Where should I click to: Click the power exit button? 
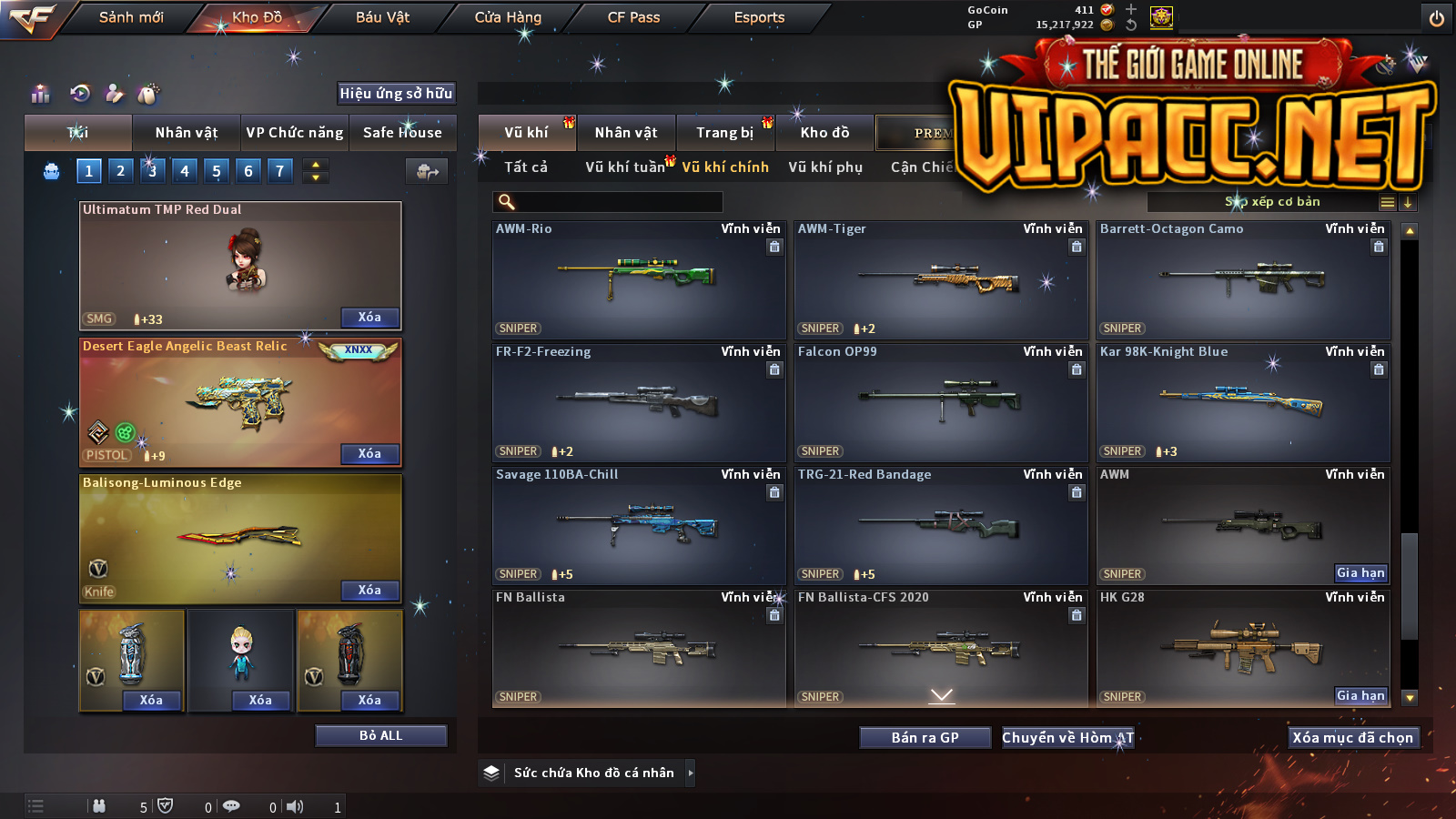pyautogui.click(x=1437, y=18)
